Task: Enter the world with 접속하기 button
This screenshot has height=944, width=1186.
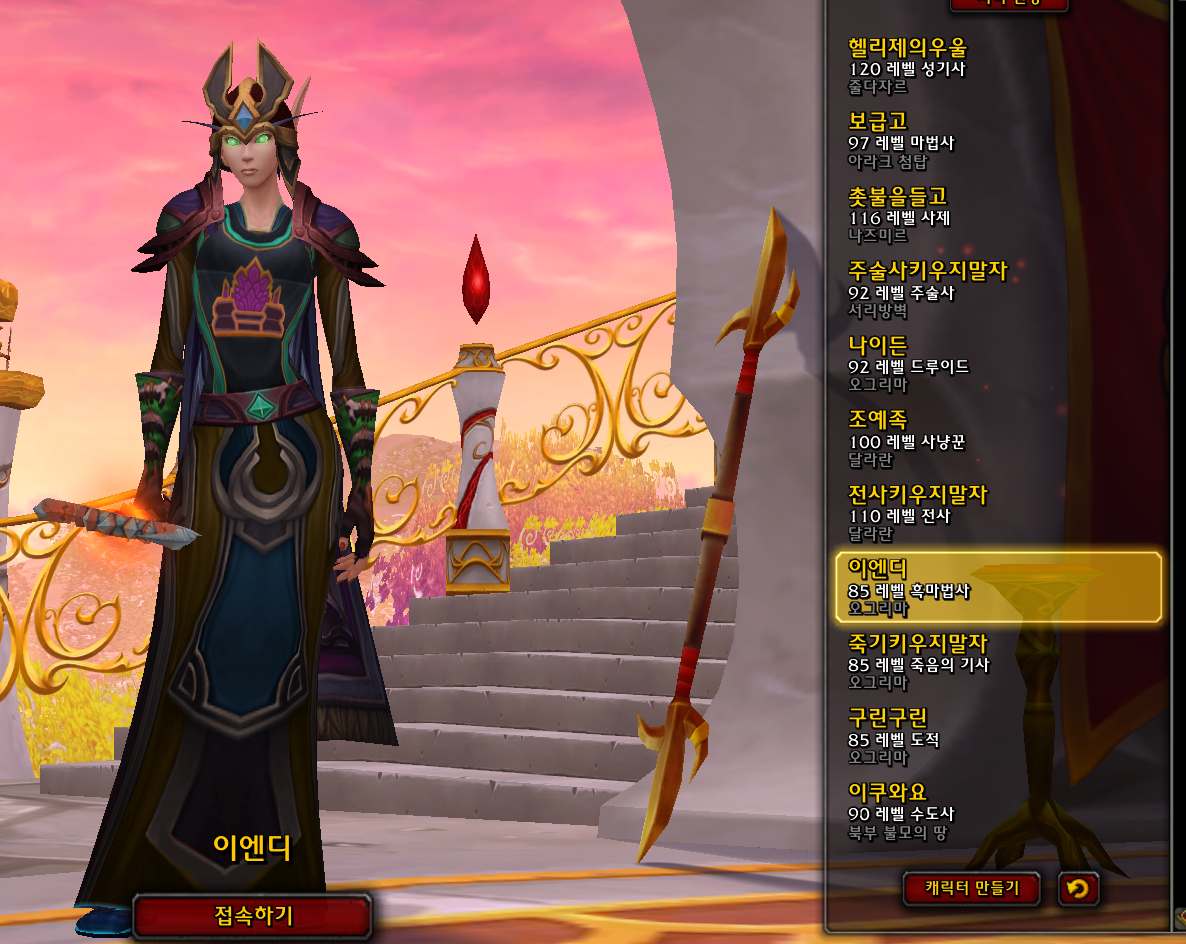Action: coord(253,915)
